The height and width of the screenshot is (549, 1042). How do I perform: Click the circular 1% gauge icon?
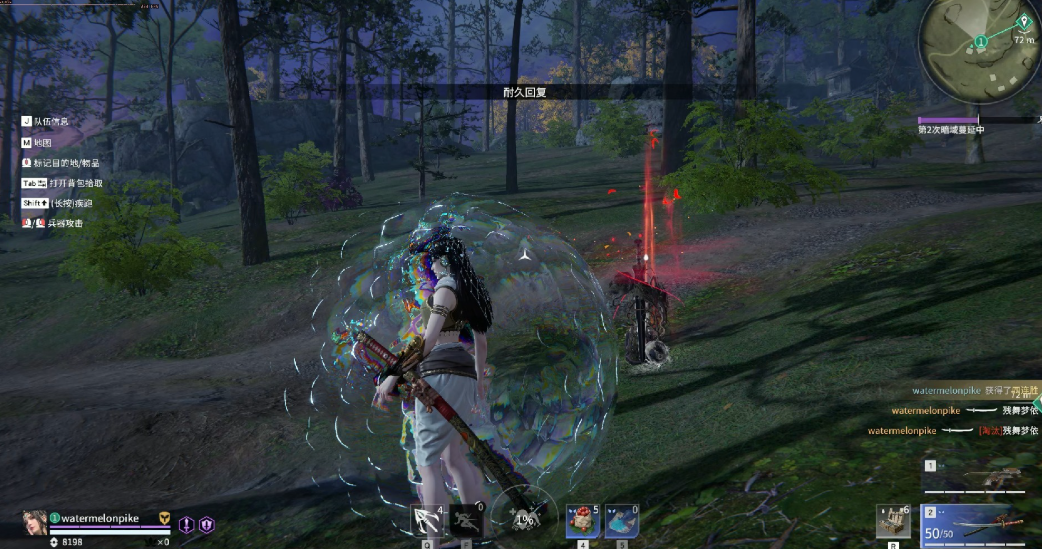coord(524,519)
